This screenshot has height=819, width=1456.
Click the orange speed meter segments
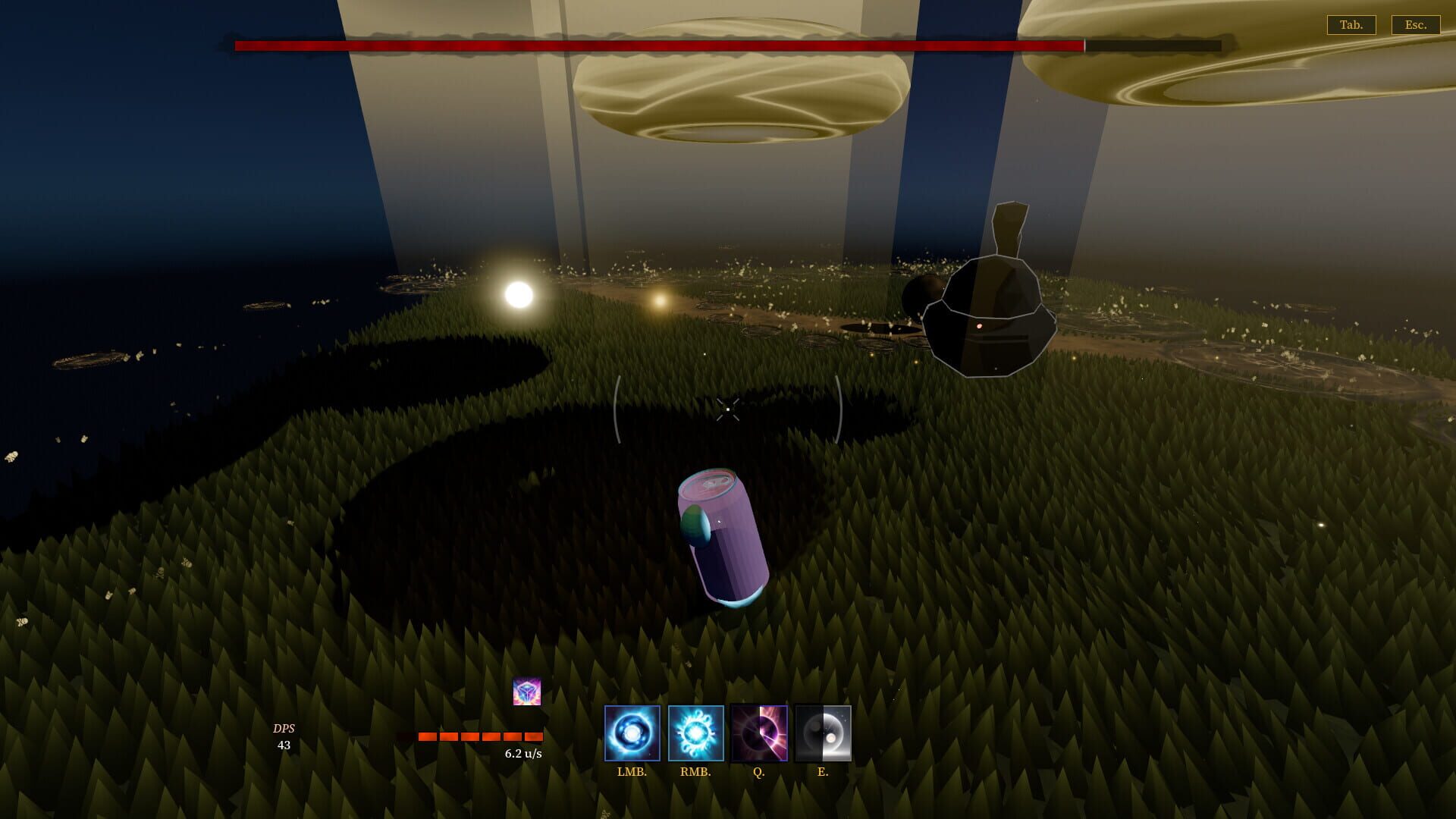pos(479,736)
